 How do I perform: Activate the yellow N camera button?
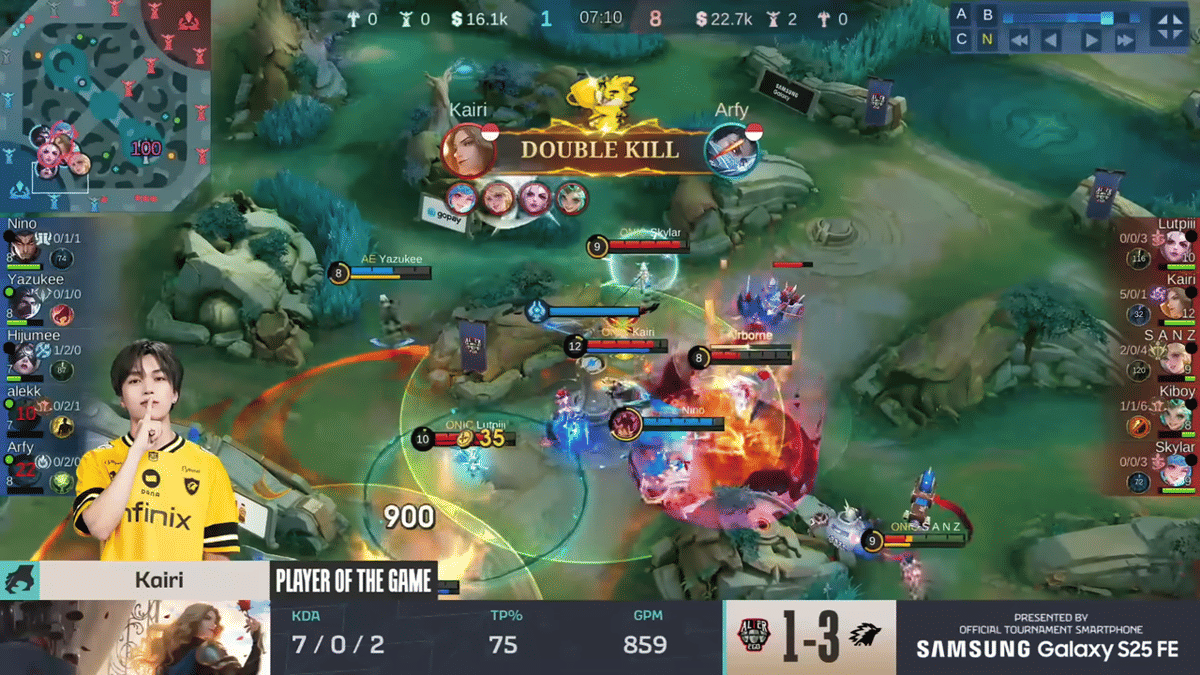(x=988, y=40)
